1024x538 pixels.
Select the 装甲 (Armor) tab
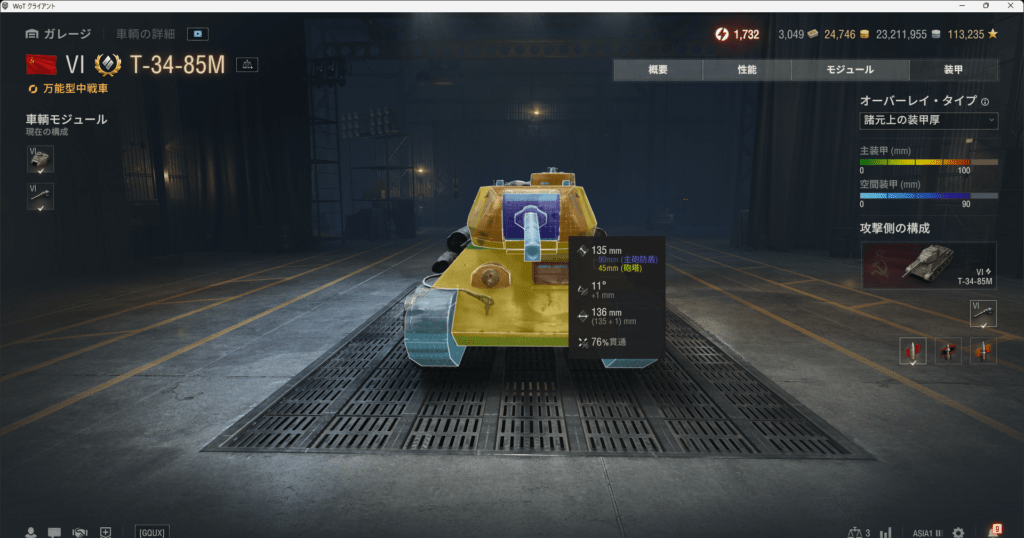pyautogui.click(x=953, y=70)
